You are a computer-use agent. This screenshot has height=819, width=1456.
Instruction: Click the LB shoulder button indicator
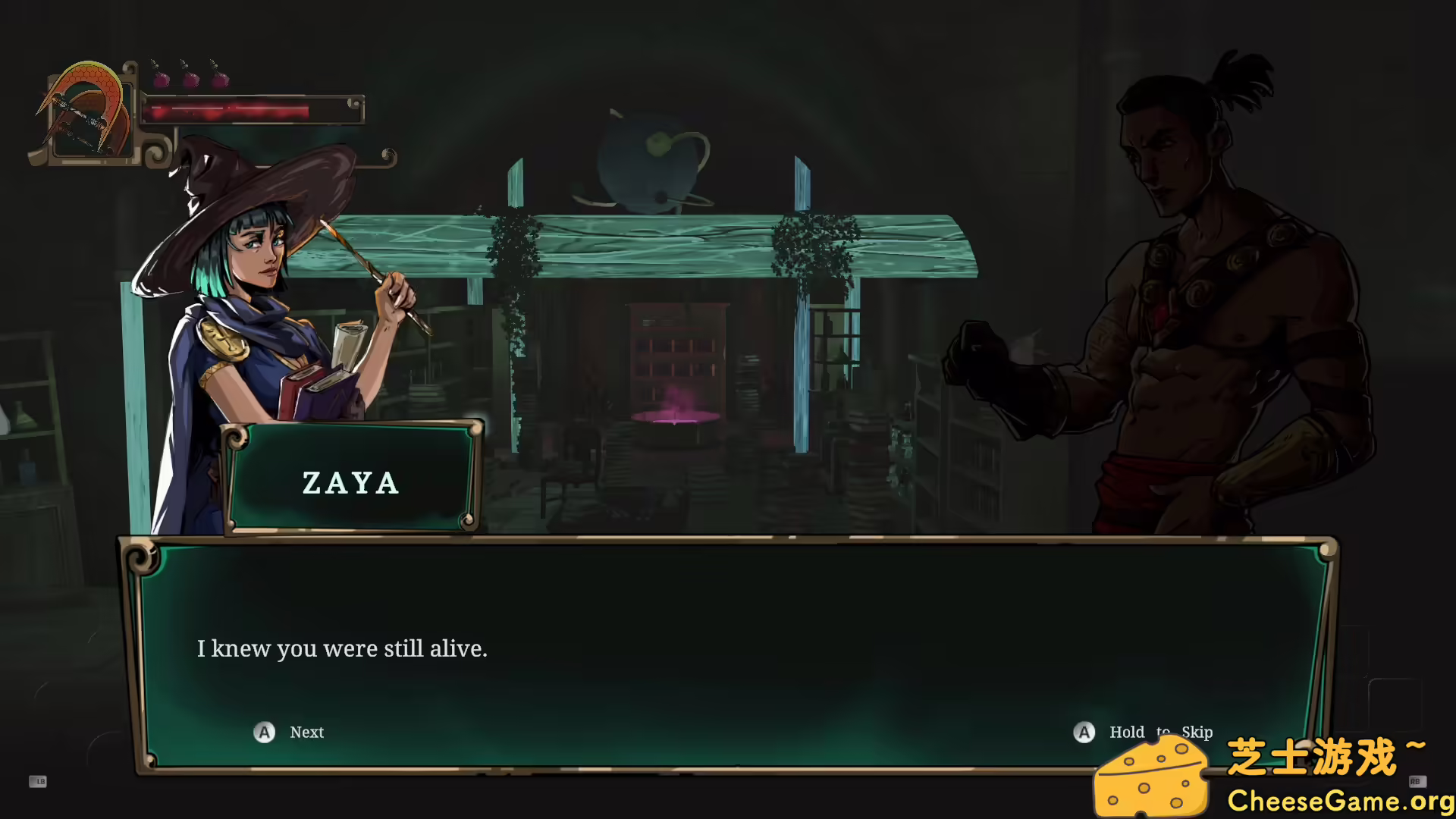click(38, 783)
